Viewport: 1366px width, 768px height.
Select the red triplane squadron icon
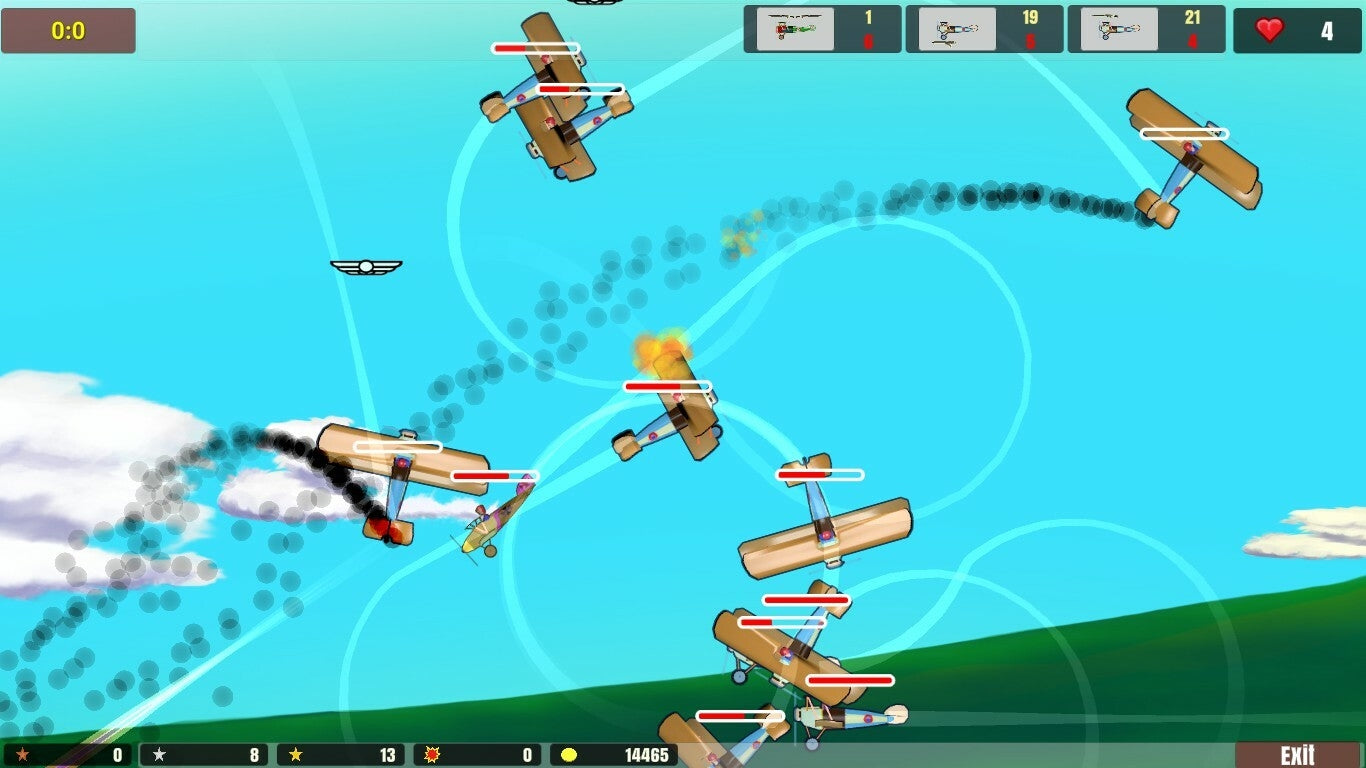point(795,28)
